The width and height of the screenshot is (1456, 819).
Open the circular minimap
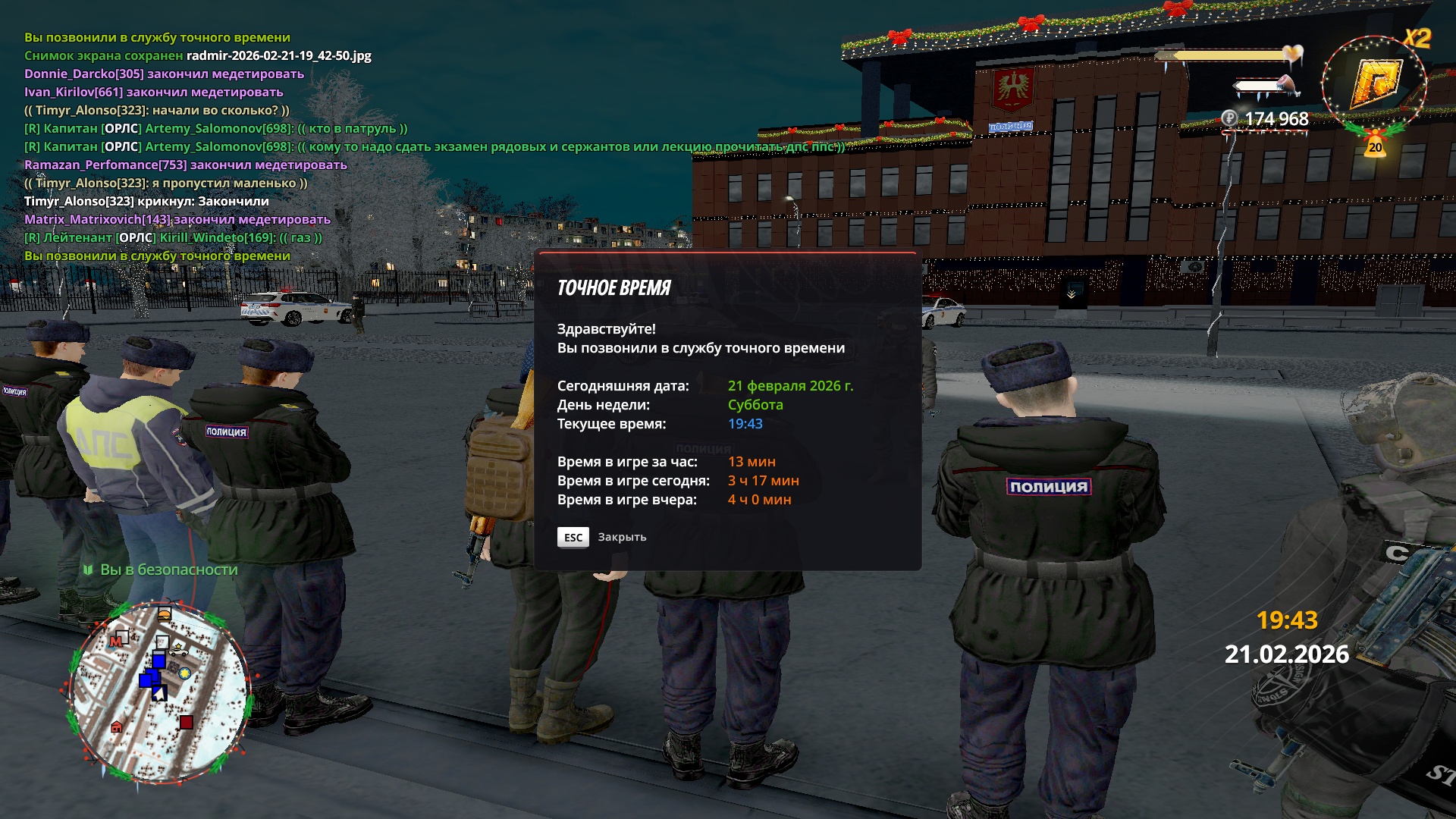tap(161, 692)
